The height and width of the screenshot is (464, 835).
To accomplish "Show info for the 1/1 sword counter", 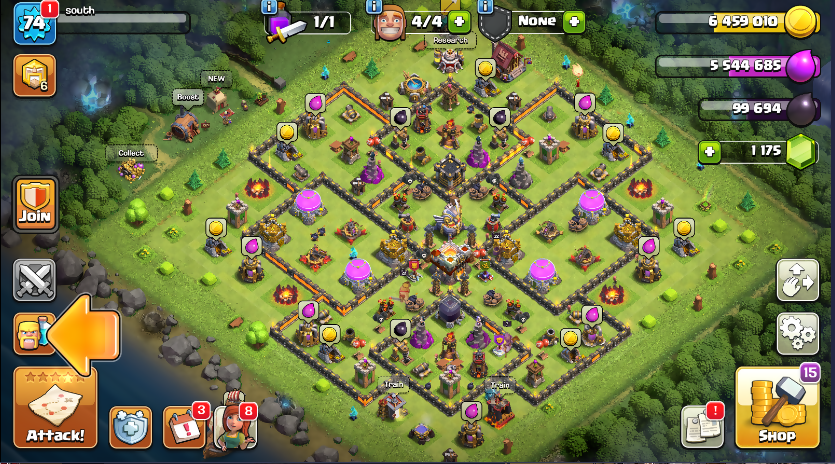I will click(269, 6).
